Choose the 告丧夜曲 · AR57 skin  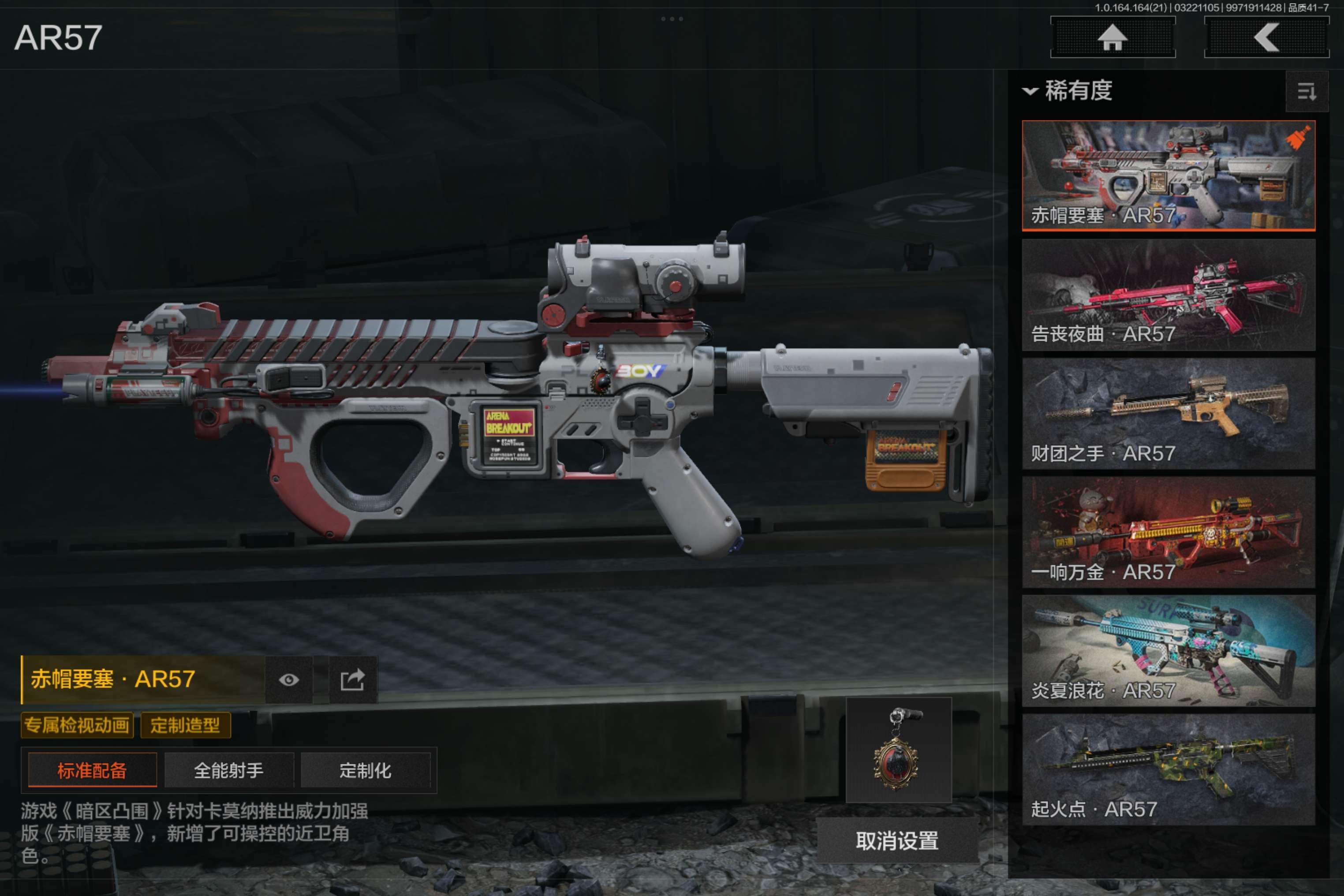(1168, 295)
